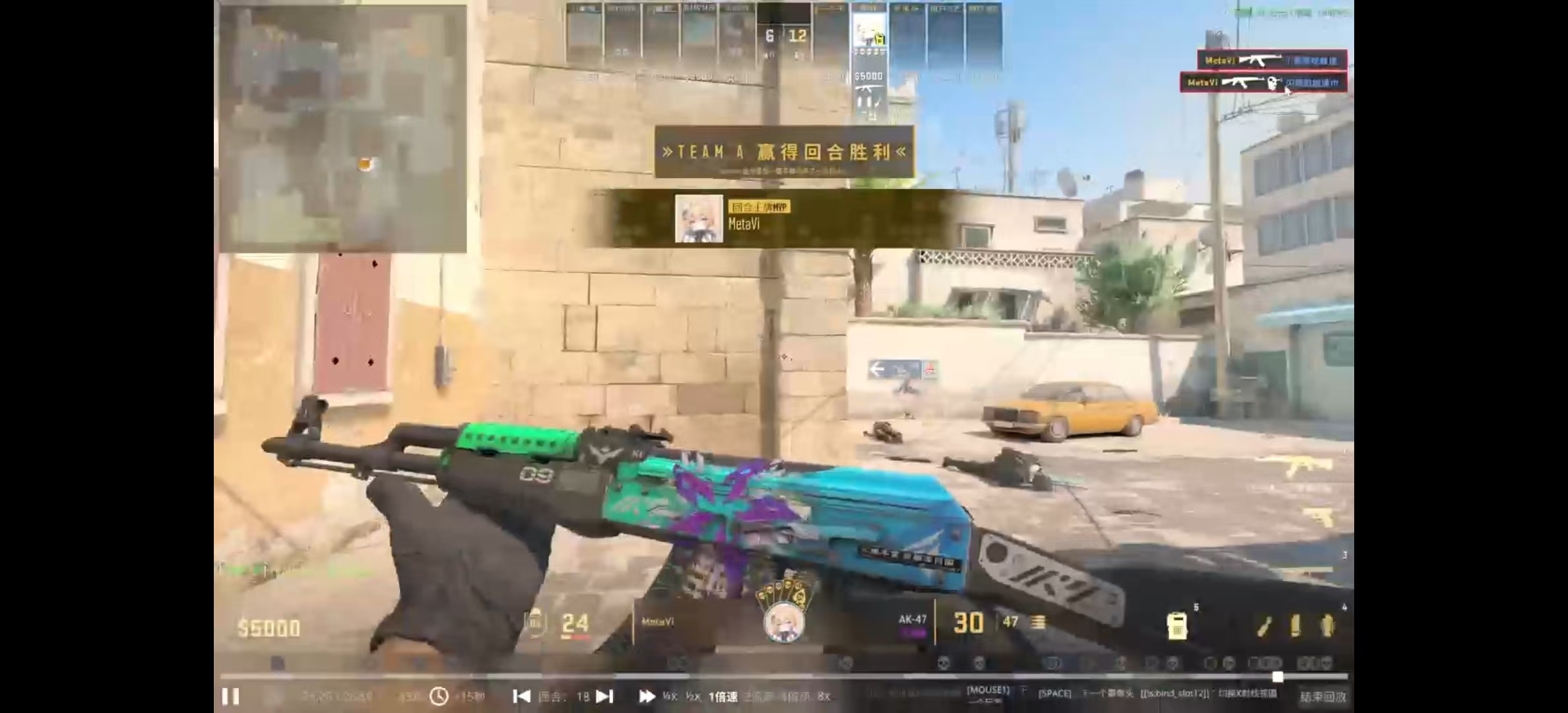Set playback to 1倍速 speed
The height and width of the screenshot is (713, 1568).
coord(723,696)
